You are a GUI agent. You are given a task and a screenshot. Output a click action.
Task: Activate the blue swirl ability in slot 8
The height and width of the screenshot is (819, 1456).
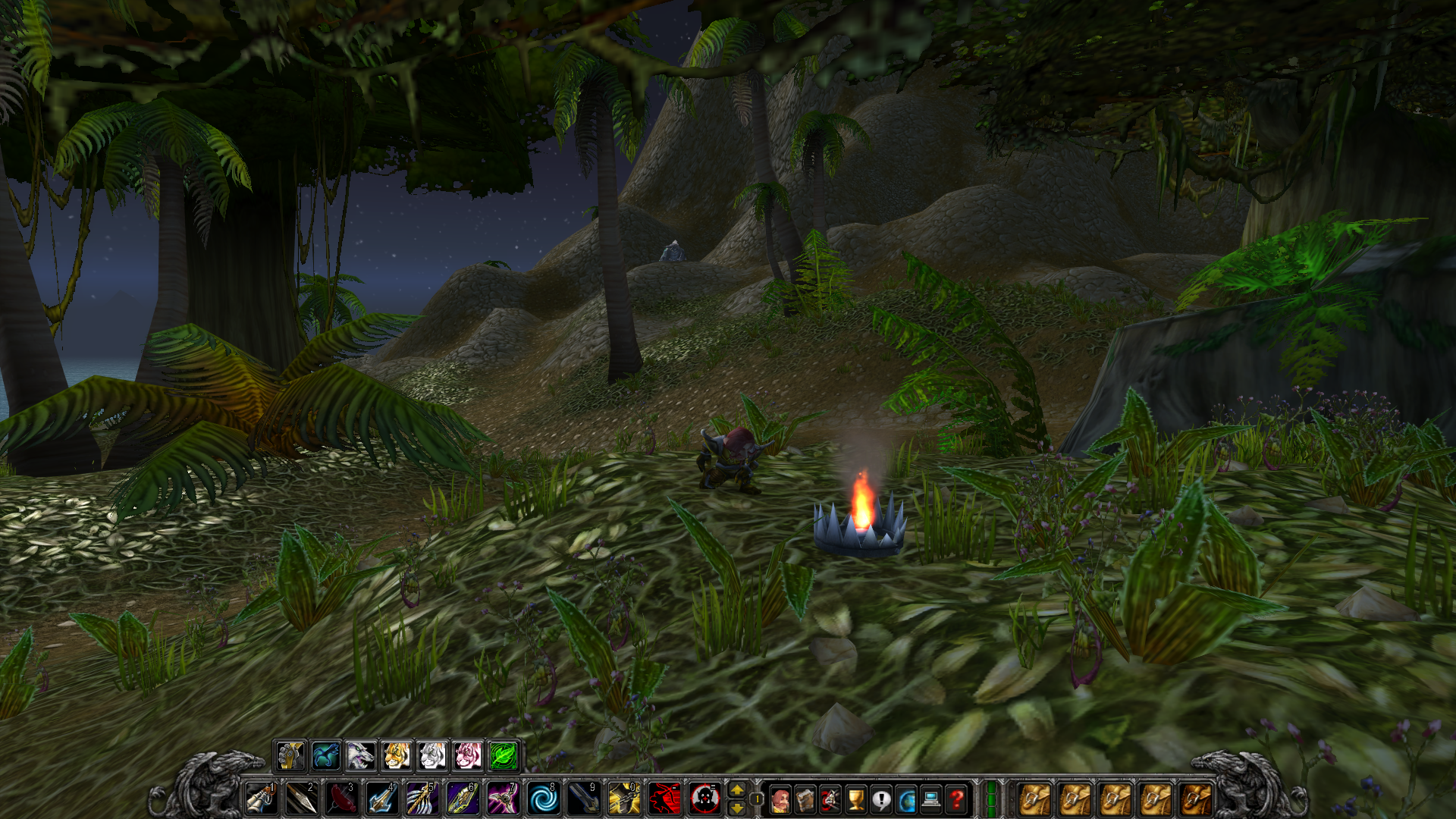pyautogui.click(x=543, y=799)
